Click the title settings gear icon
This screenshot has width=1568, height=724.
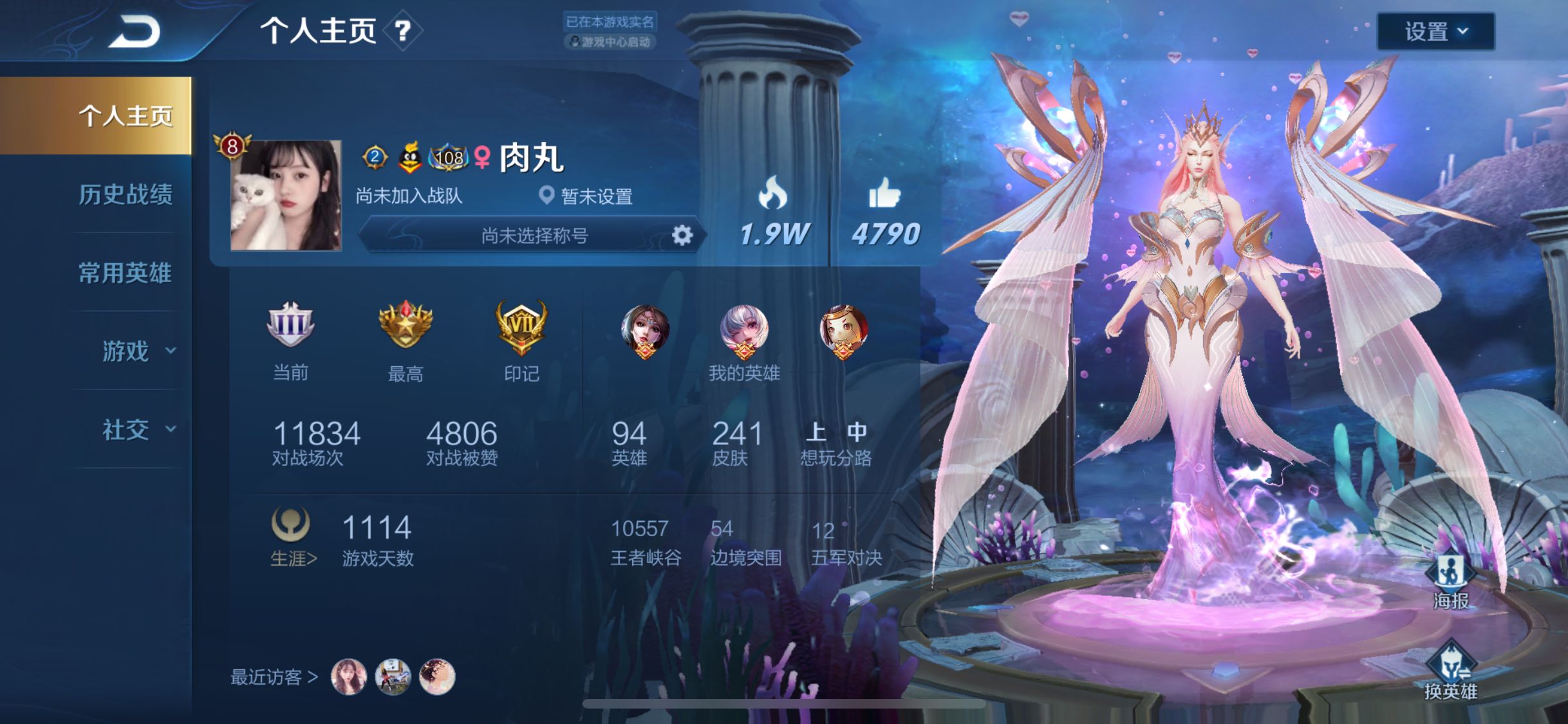[x=682, y=236]
